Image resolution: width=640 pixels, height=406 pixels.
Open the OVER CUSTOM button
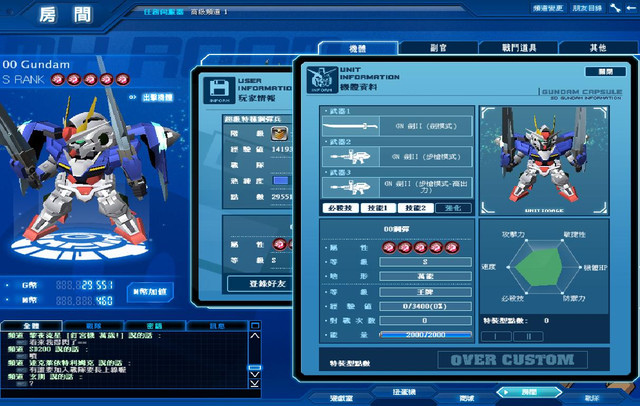coord(512,360)
